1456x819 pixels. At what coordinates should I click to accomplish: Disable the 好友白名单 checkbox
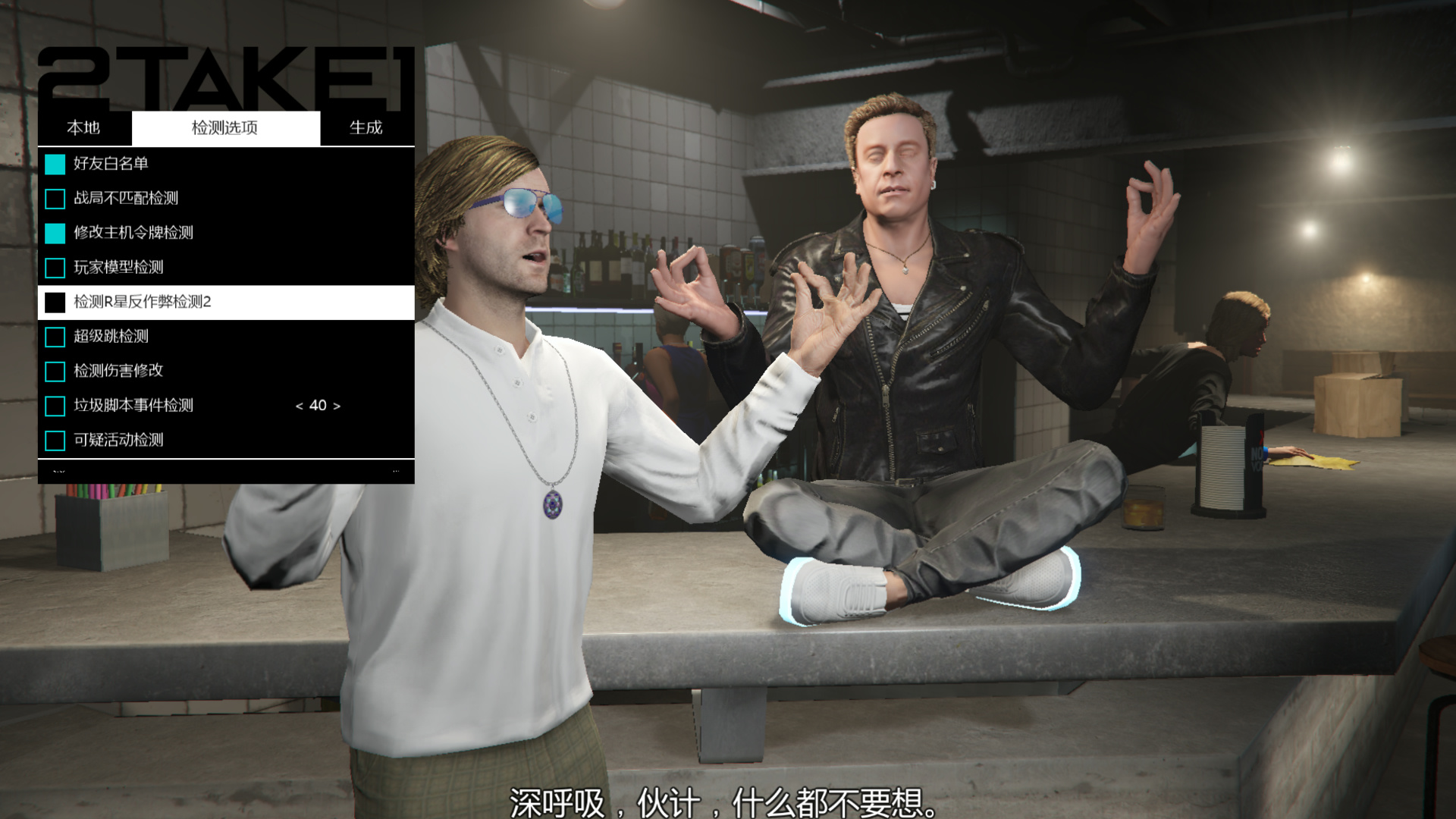(55, 162)
